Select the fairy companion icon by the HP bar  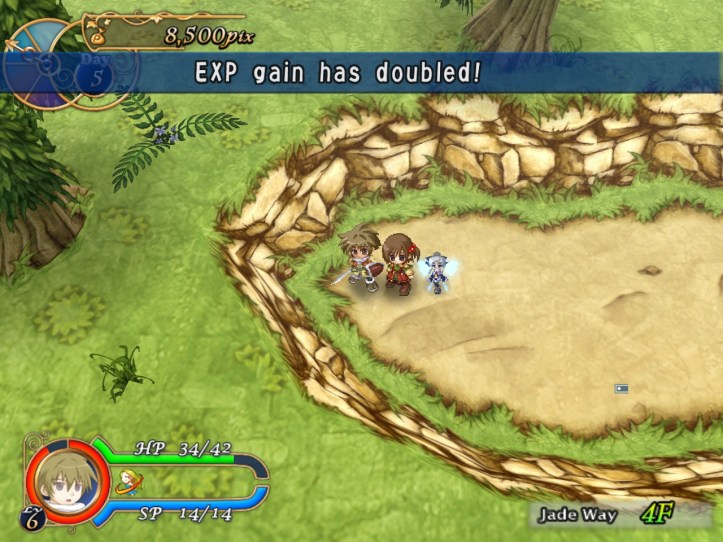click(129, 482)
